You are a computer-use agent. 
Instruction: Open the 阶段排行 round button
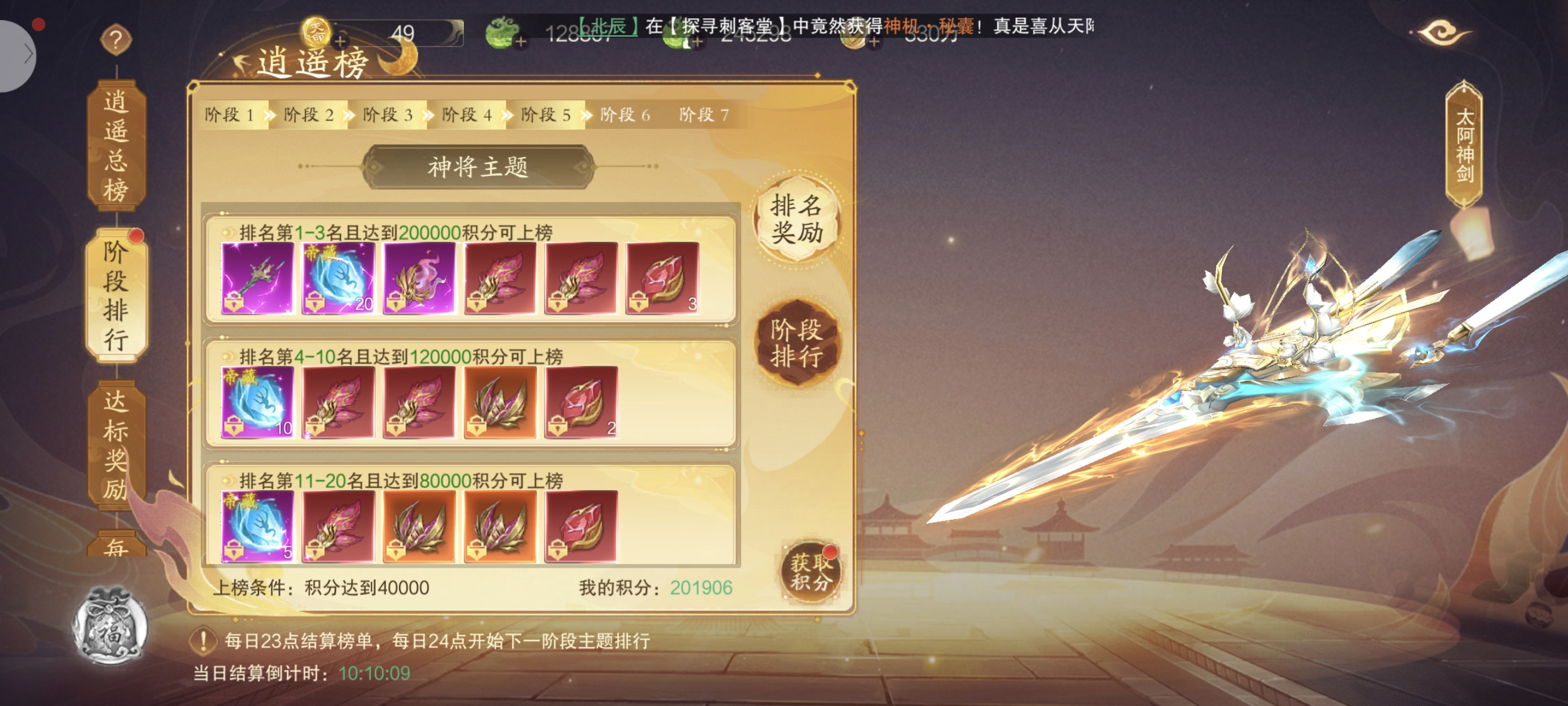pyautogui.click(x=797, y=342)
